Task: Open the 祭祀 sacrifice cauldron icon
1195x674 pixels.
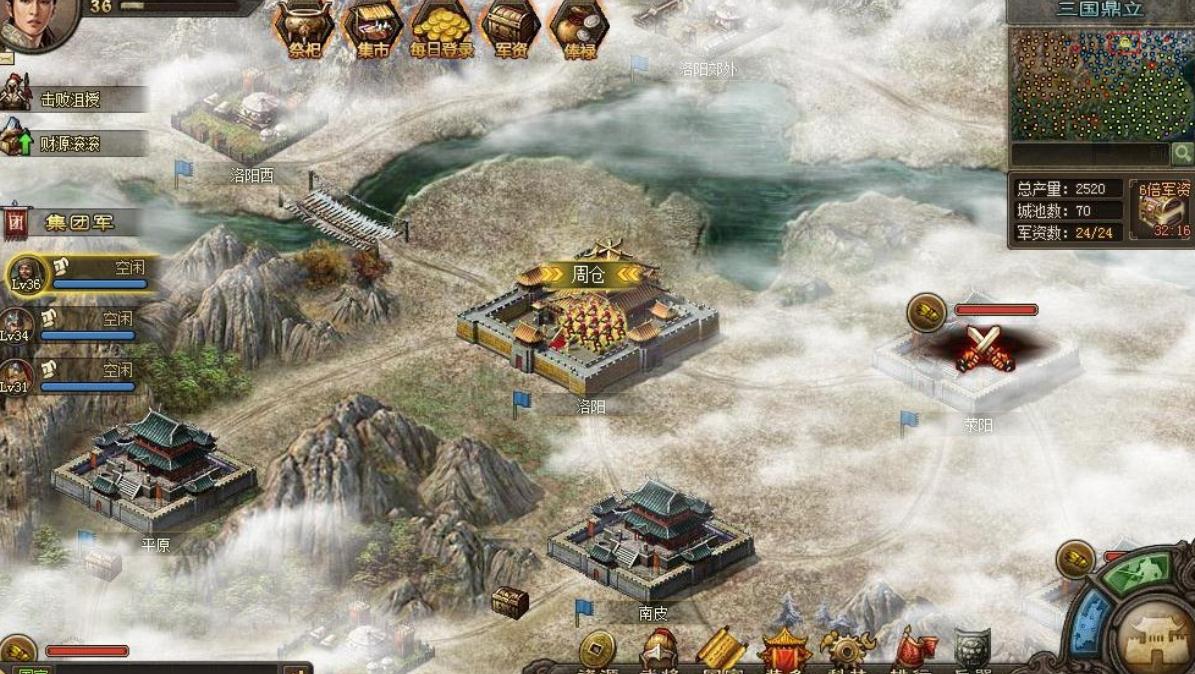Action: point(303,28)
